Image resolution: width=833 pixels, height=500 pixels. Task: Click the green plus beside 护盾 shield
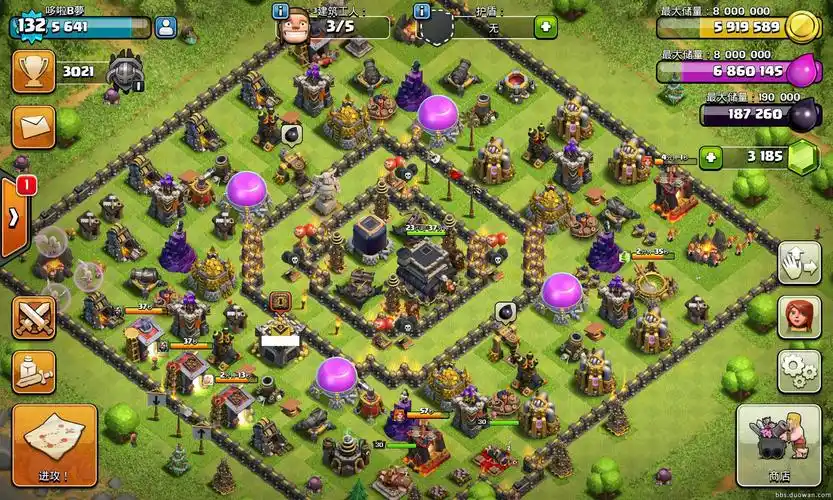point(545,27)
